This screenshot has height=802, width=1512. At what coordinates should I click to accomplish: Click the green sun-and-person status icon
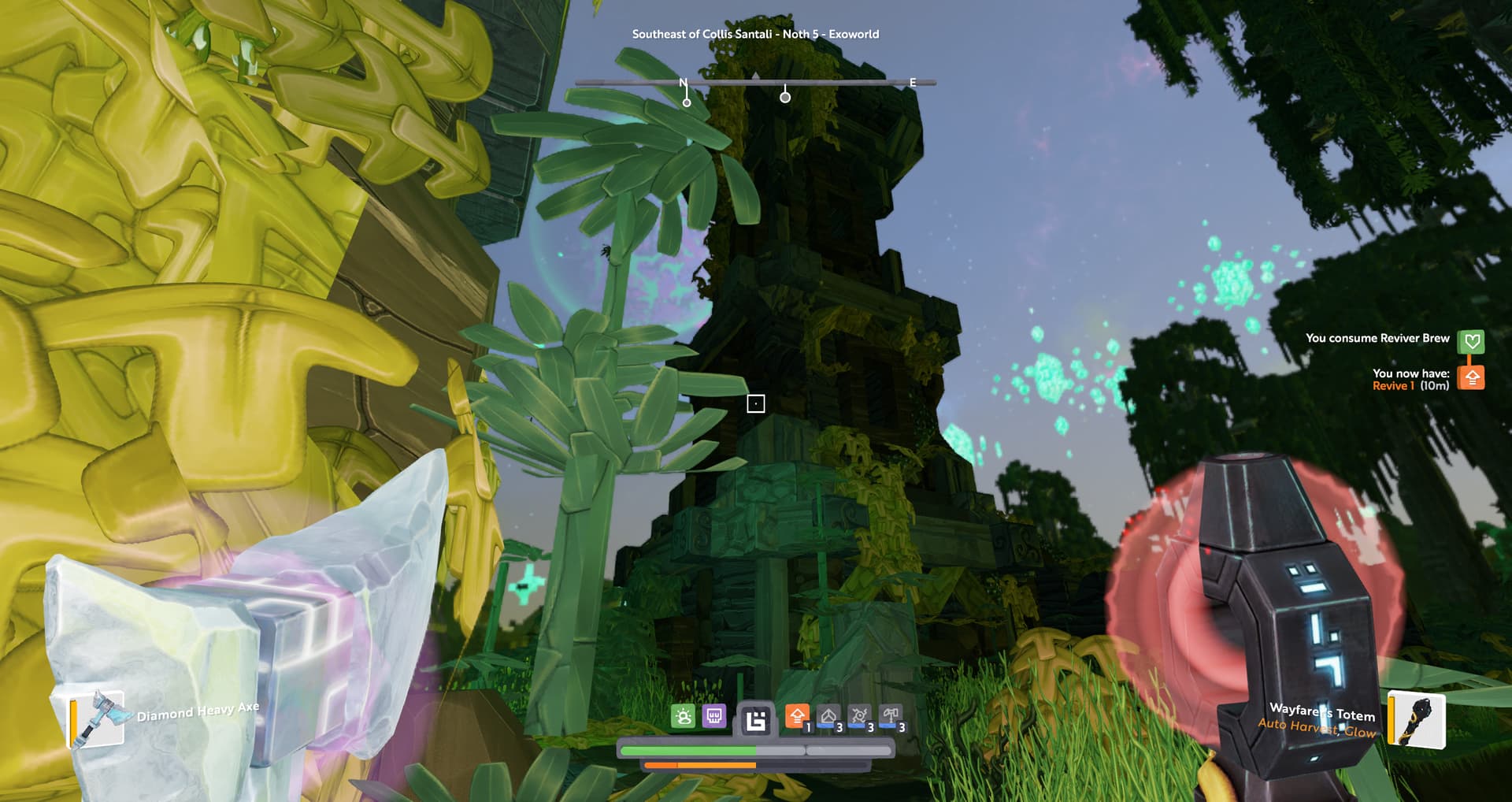pos(683,716)
